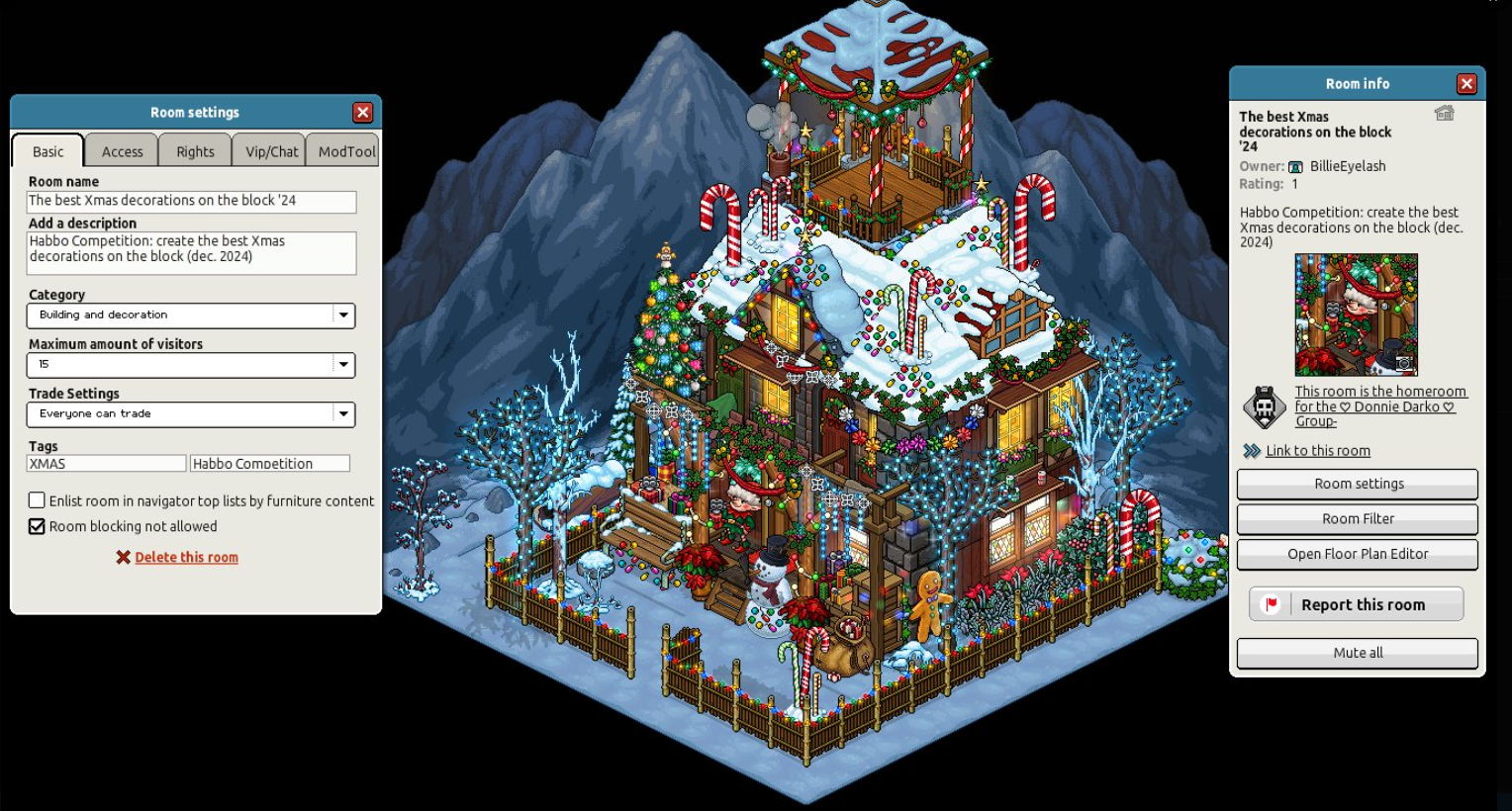This screenshot has height=811, width=1512.
Task: Edit the XMAS tag field
Action: (x=106, y=463)
